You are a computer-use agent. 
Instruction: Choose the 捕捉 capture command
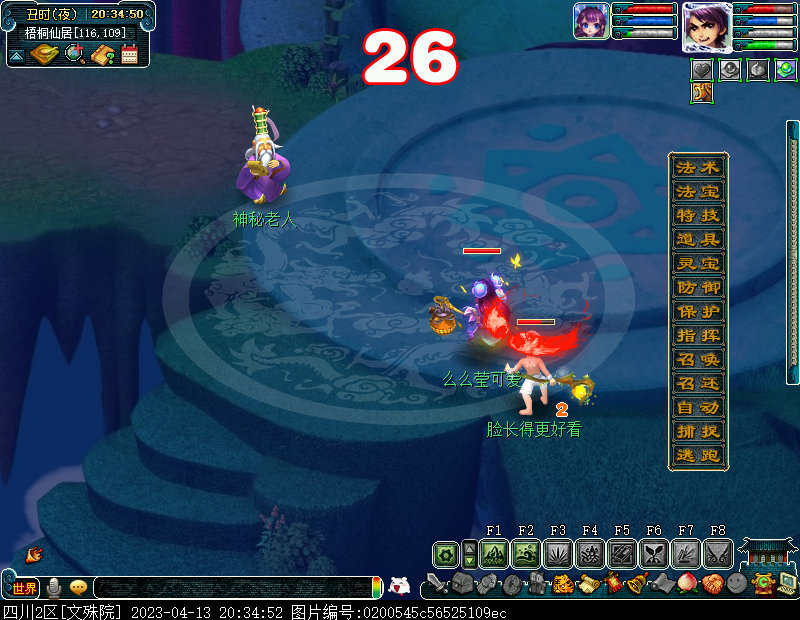[697, 432]
